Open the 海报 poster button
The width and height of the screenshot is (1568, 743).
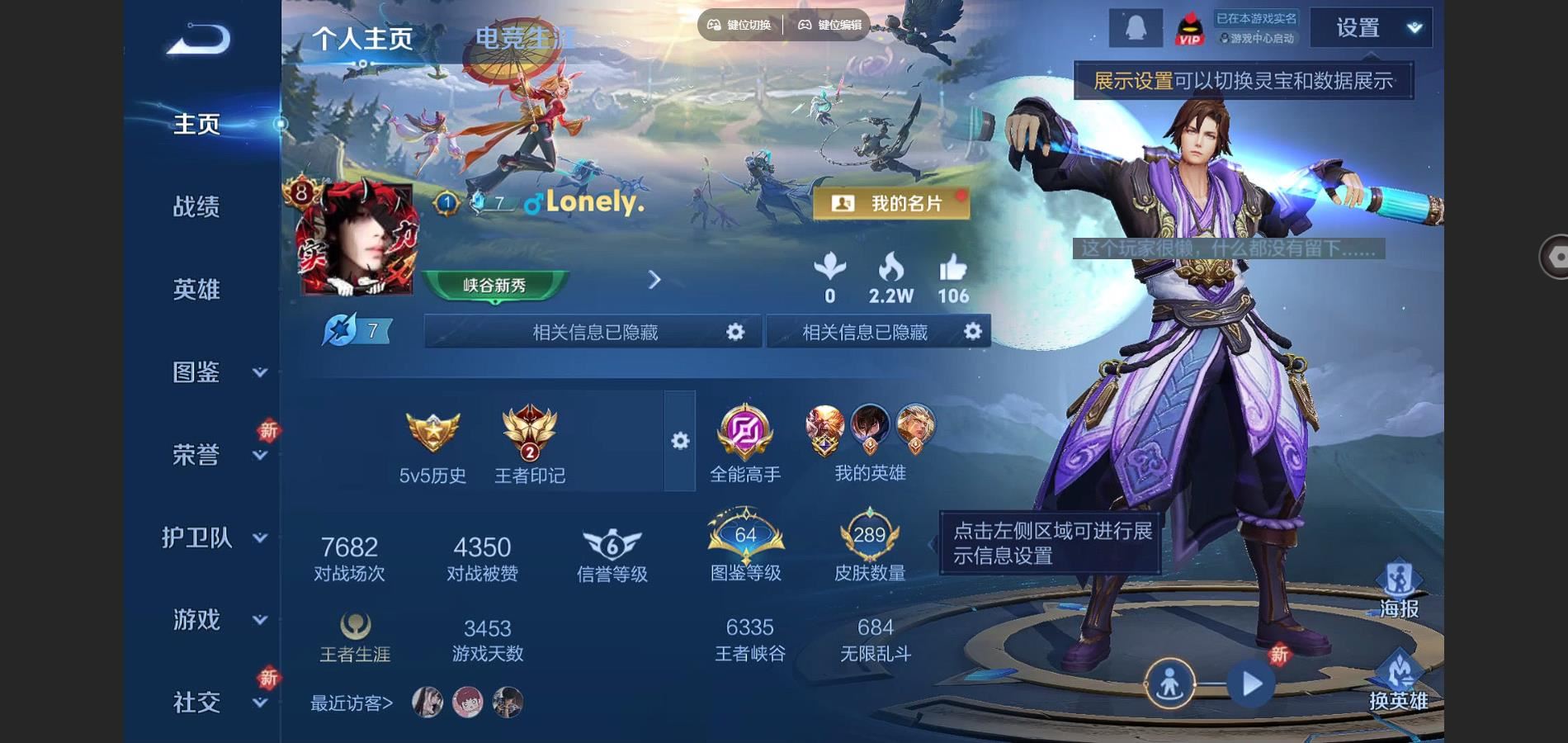[1399, 589]
